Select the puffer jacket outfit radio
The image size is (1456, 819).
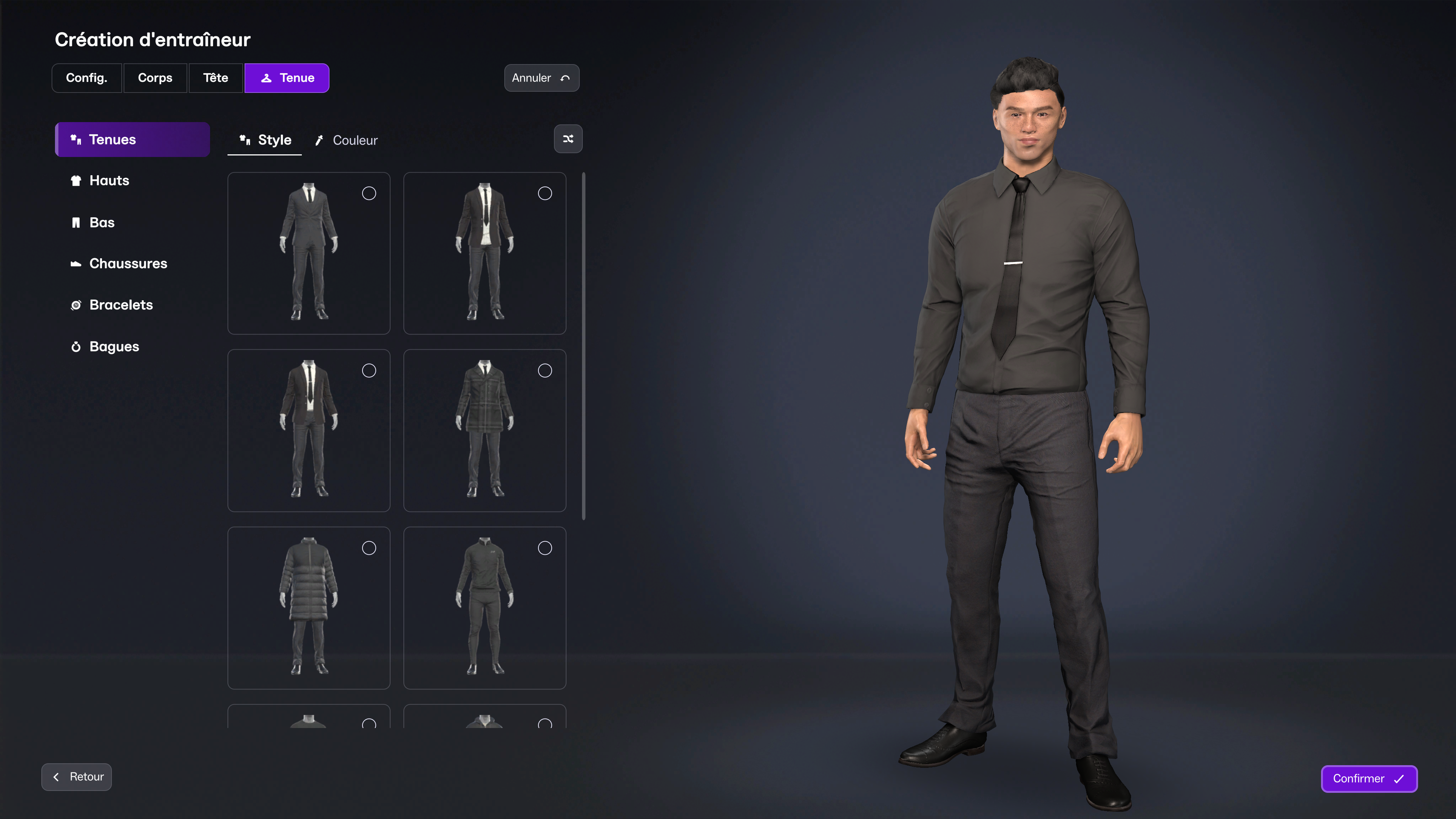(x=369, y=548)
